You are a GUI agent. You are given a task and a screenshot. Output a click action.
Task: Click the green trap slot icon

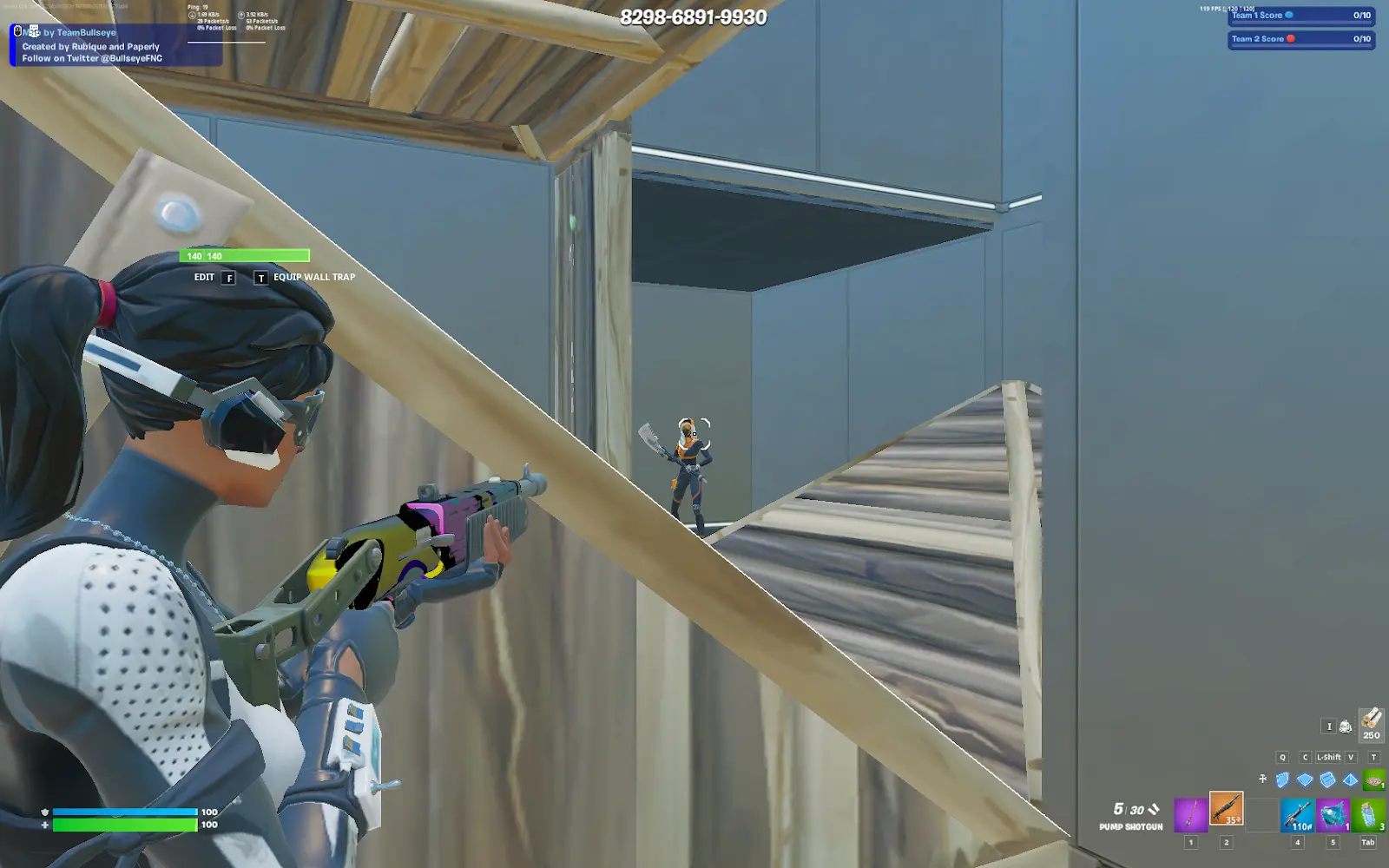tap(1374, 779)
